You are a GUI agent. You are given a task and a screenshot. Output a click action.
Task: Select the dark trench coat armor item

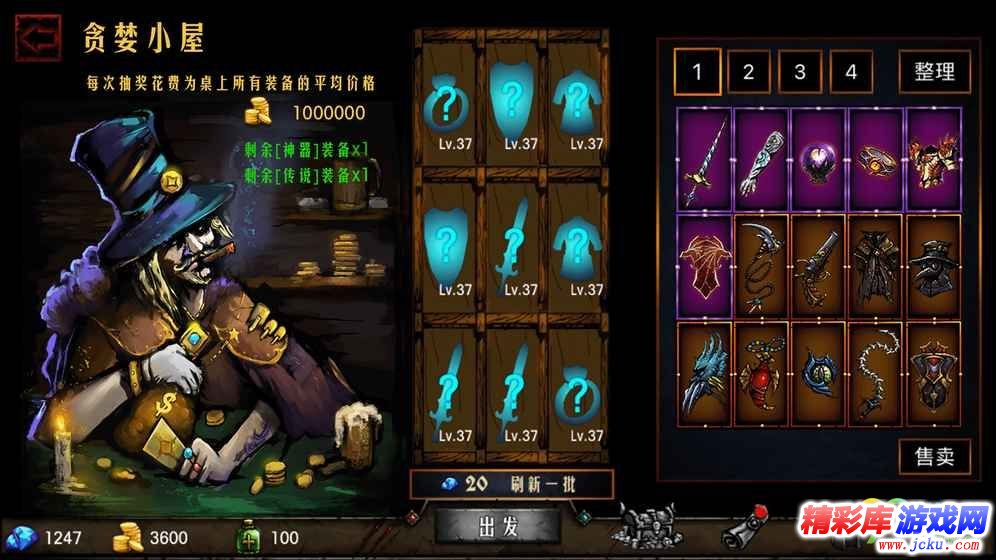point(876,265)
